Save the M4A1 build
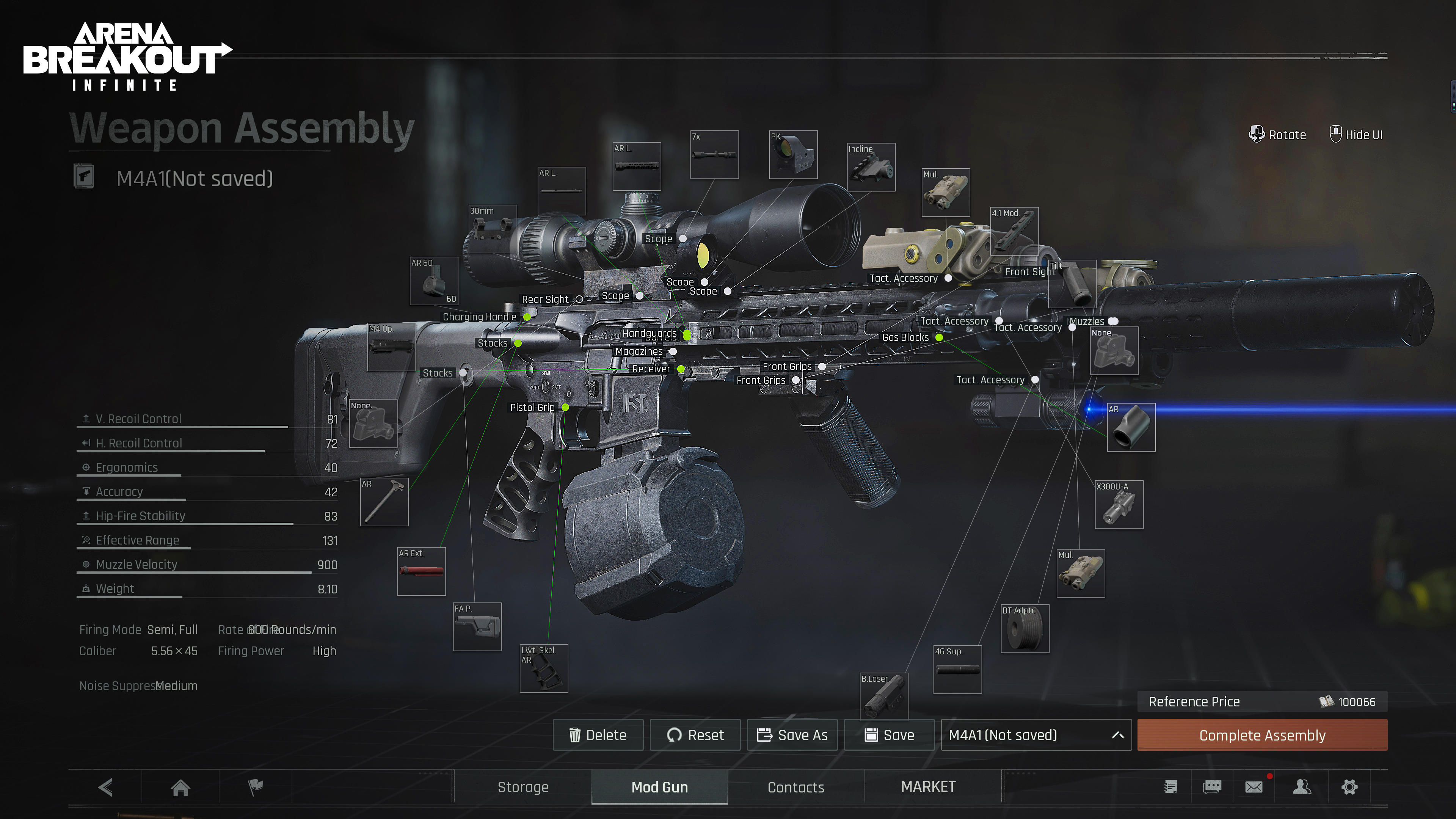Viewport: 1456px width, 819px height. pos(889,735)
